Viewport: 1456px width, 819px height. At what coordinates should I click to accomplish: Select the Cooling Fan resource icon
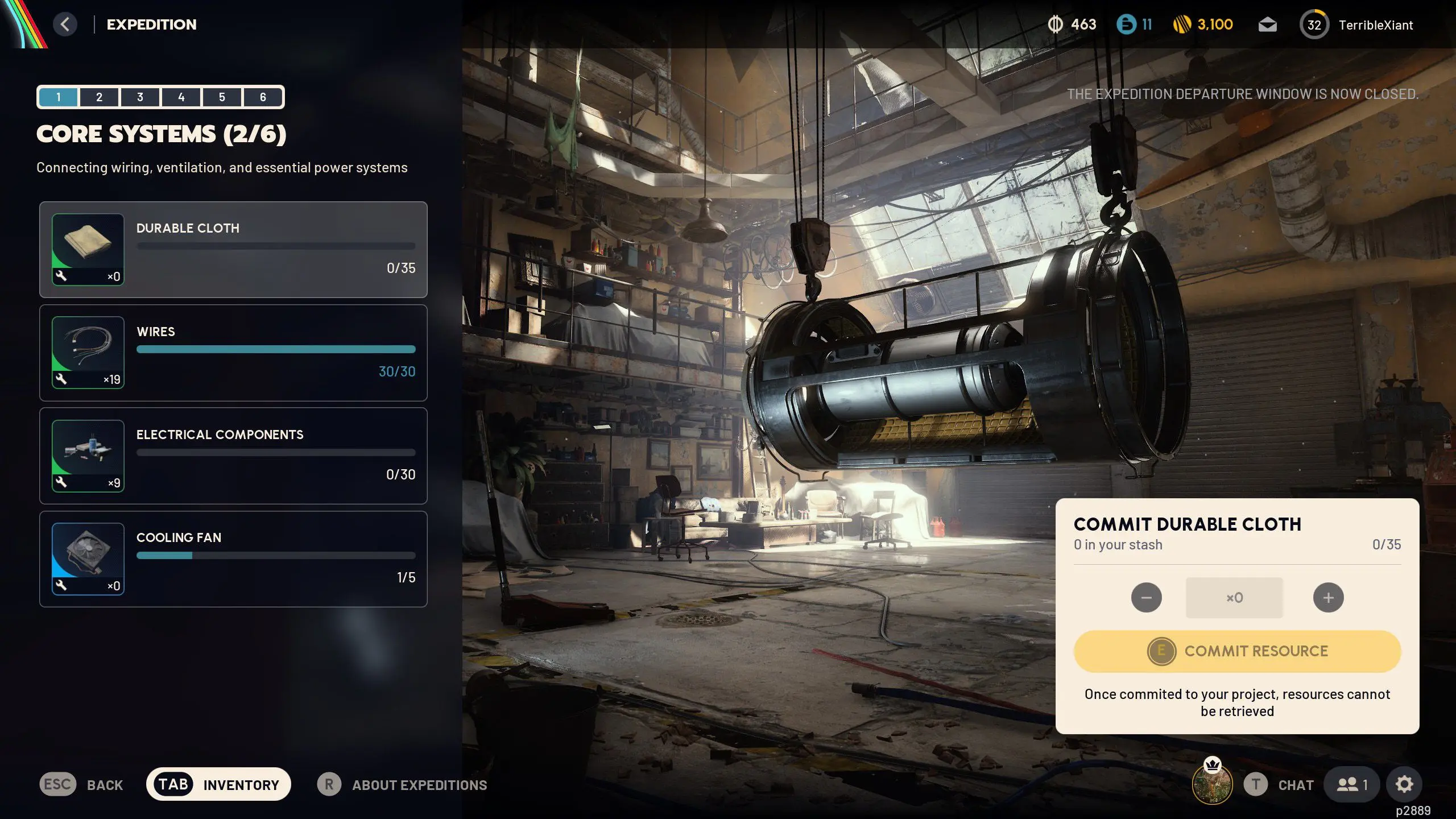pyautogui.click(x=87, y=559)
